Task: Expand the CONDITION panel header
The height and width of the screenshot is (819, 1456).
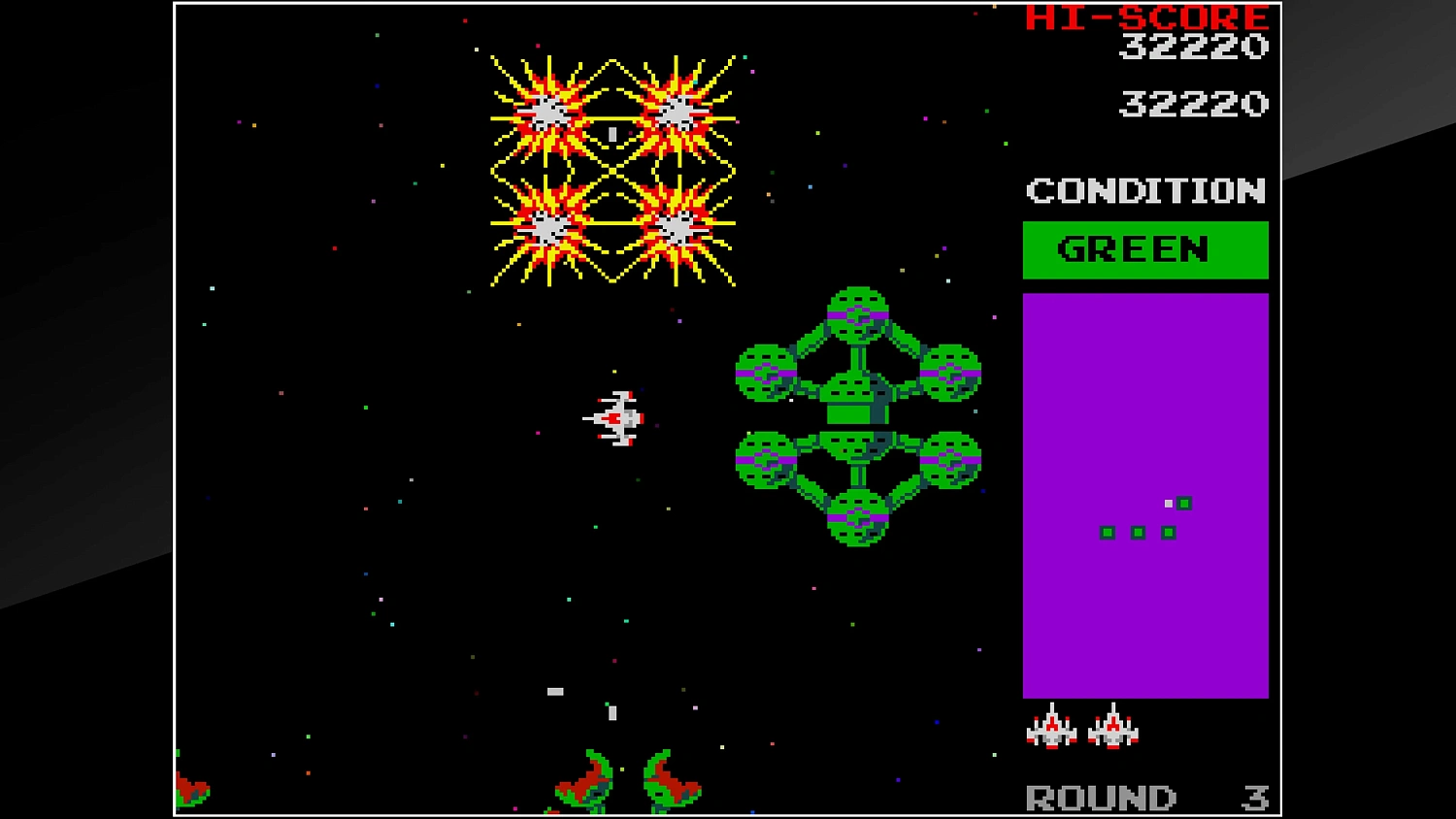Action: point(1145,191)
